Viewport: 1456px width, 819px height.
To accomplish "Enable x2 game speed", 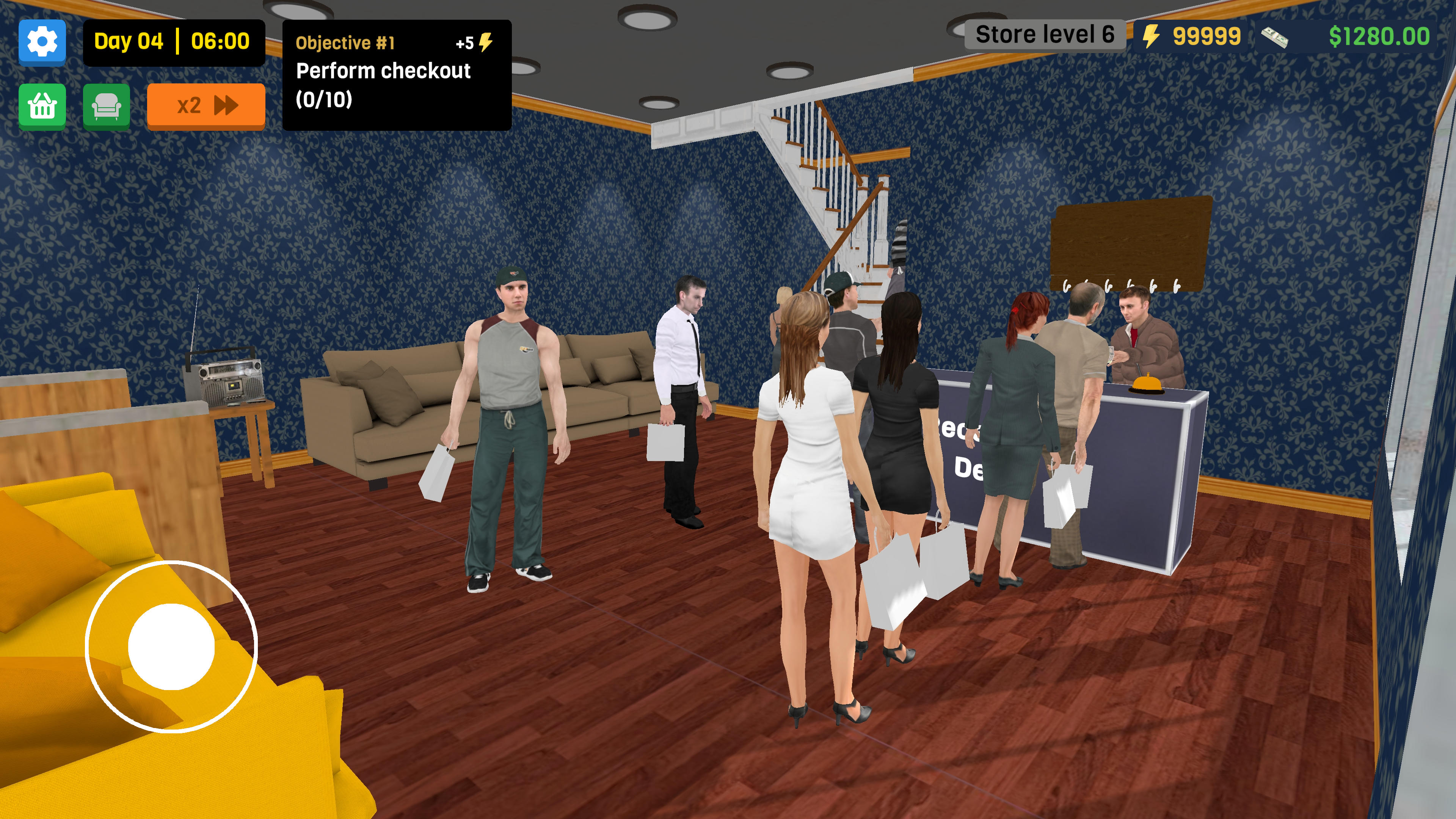I will (x=205, y=105).
